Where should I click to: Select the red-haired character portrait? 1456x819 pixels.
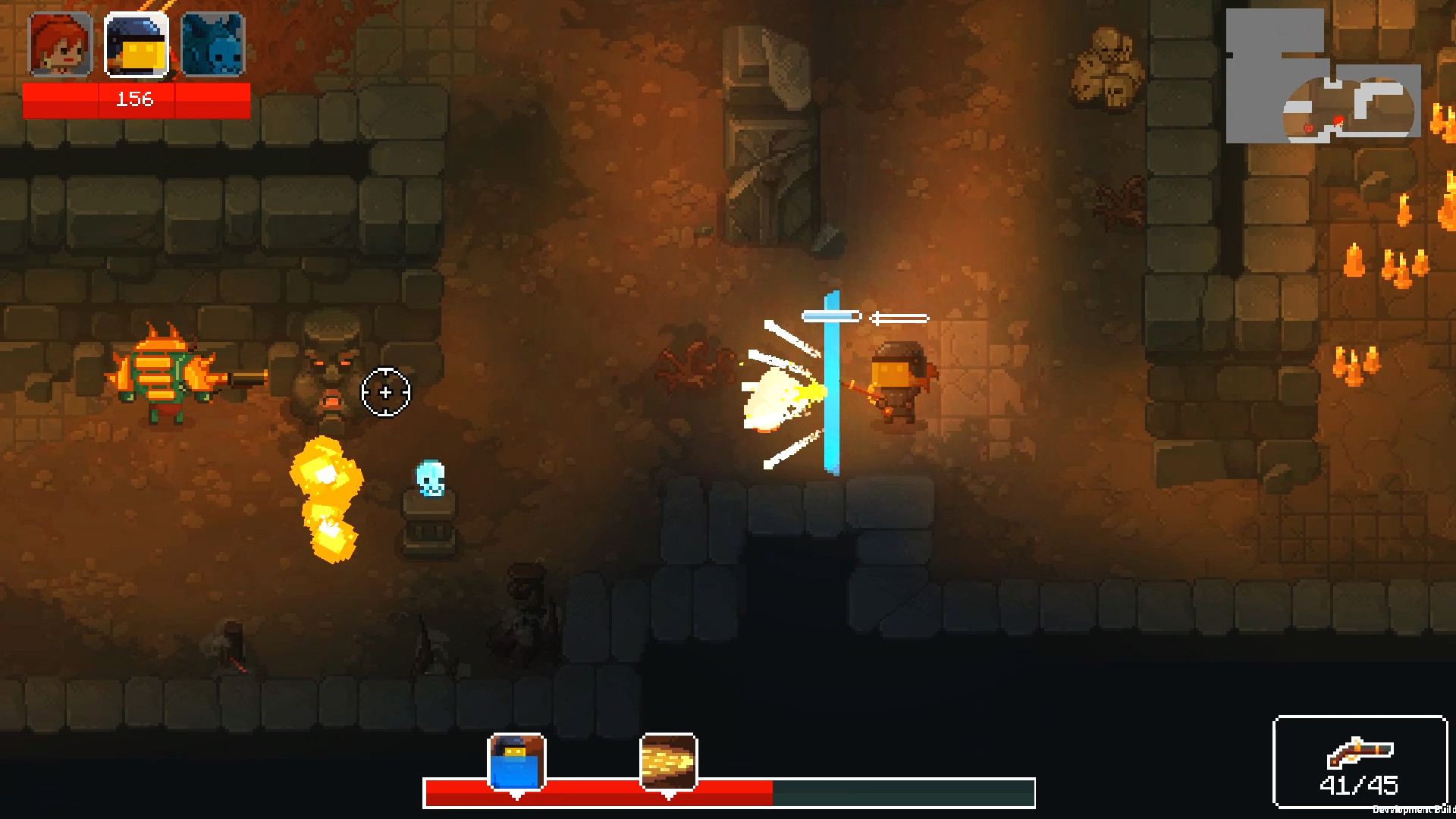point(61,45)
